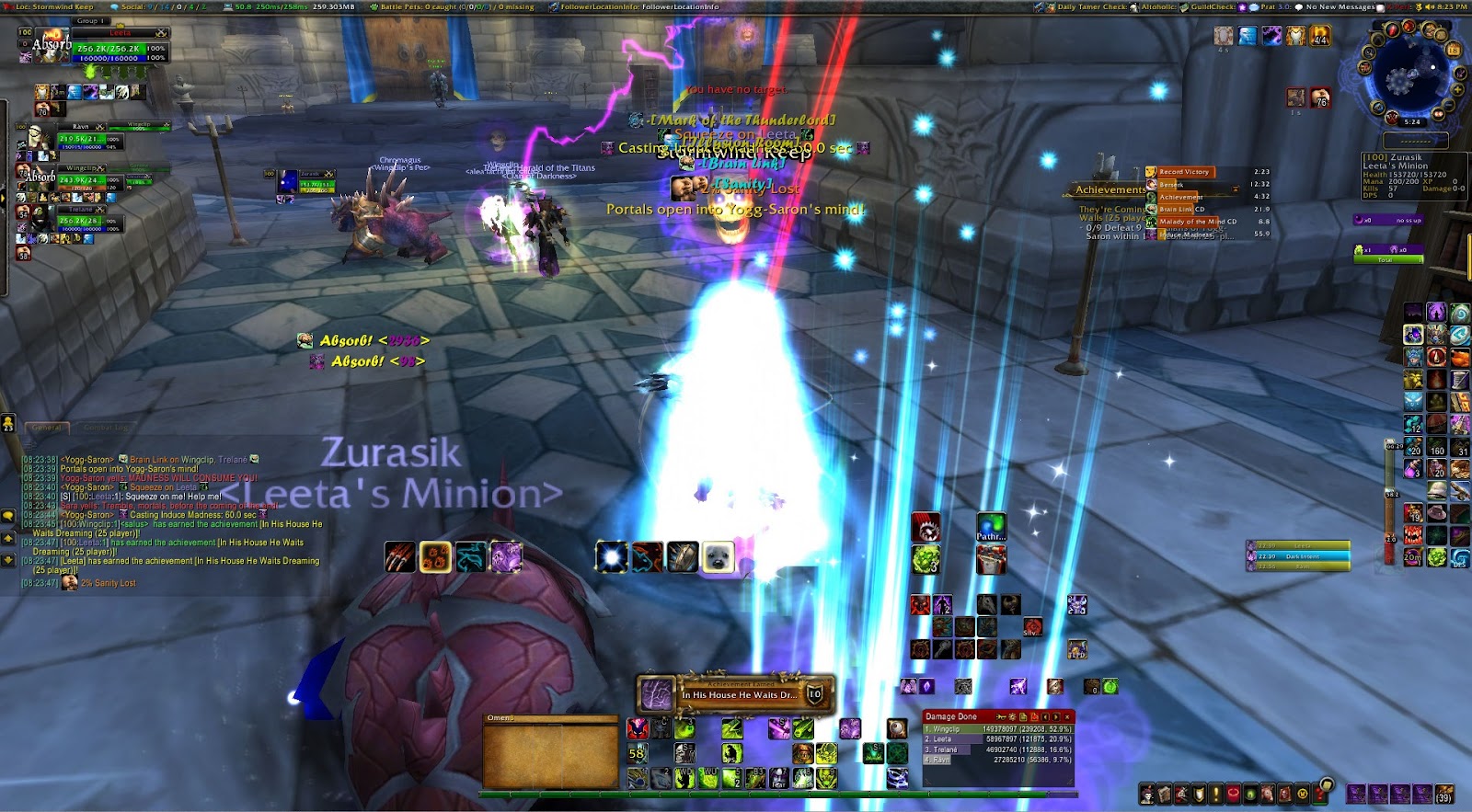Screen dimensions: 1472x812
Task: Open the No New Messages mail indicator
Action: coord(1340,6)
